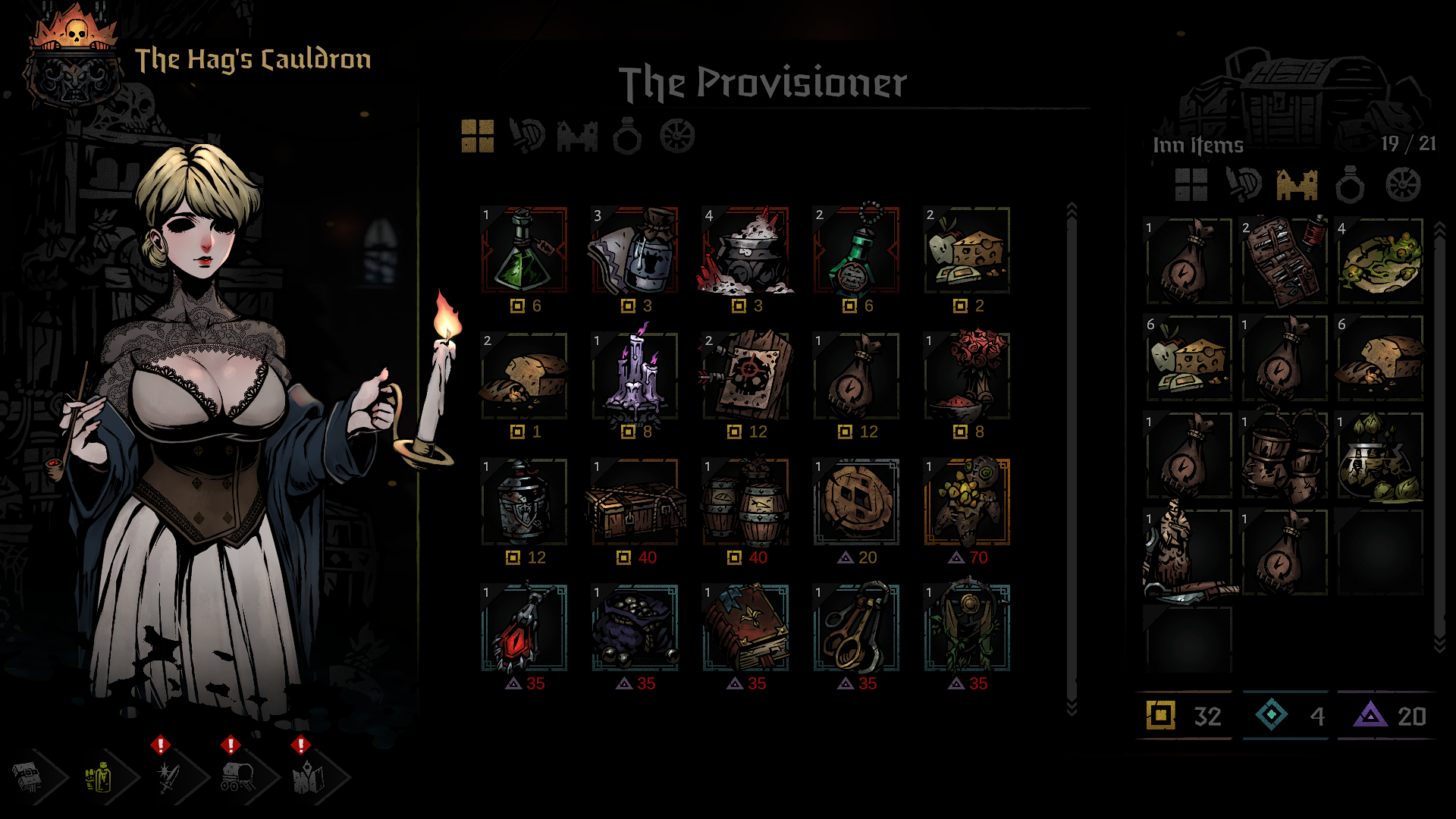Purchase the purple candles item
1456x819 pixels.
[x=635, y=376]
